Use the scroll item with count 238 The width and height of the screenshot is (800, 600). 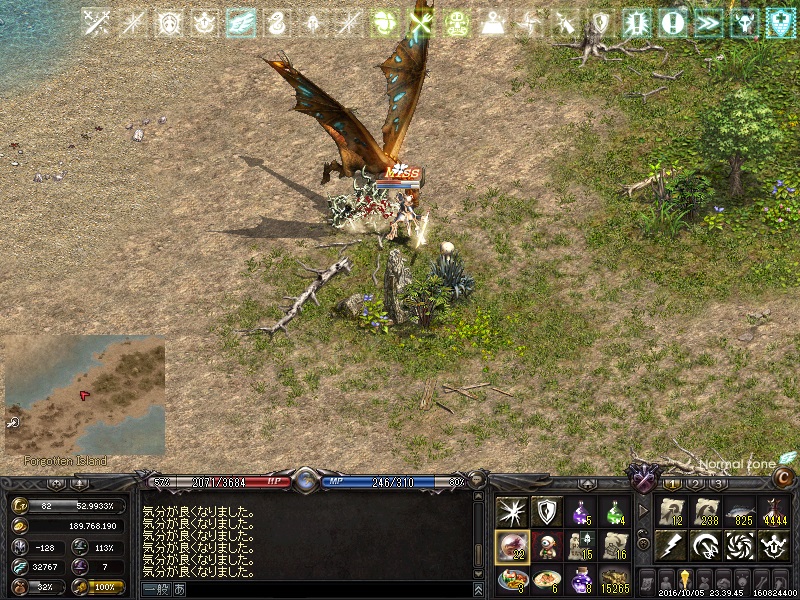pos(706,511)
